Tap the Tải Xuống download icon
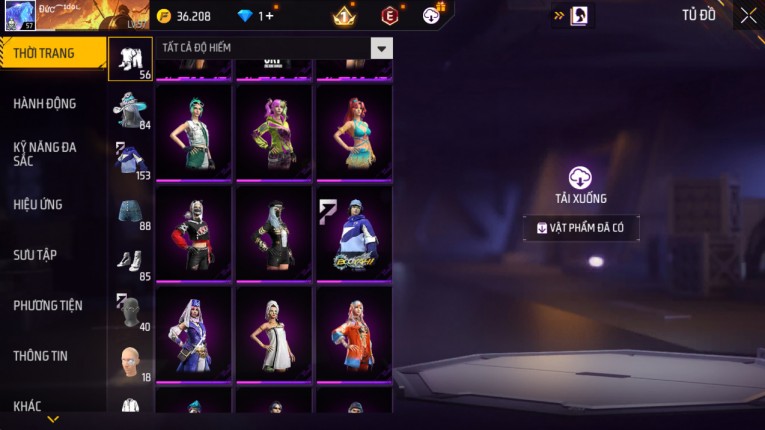This screenshot has height=430, width=765. tap(581, 178)
